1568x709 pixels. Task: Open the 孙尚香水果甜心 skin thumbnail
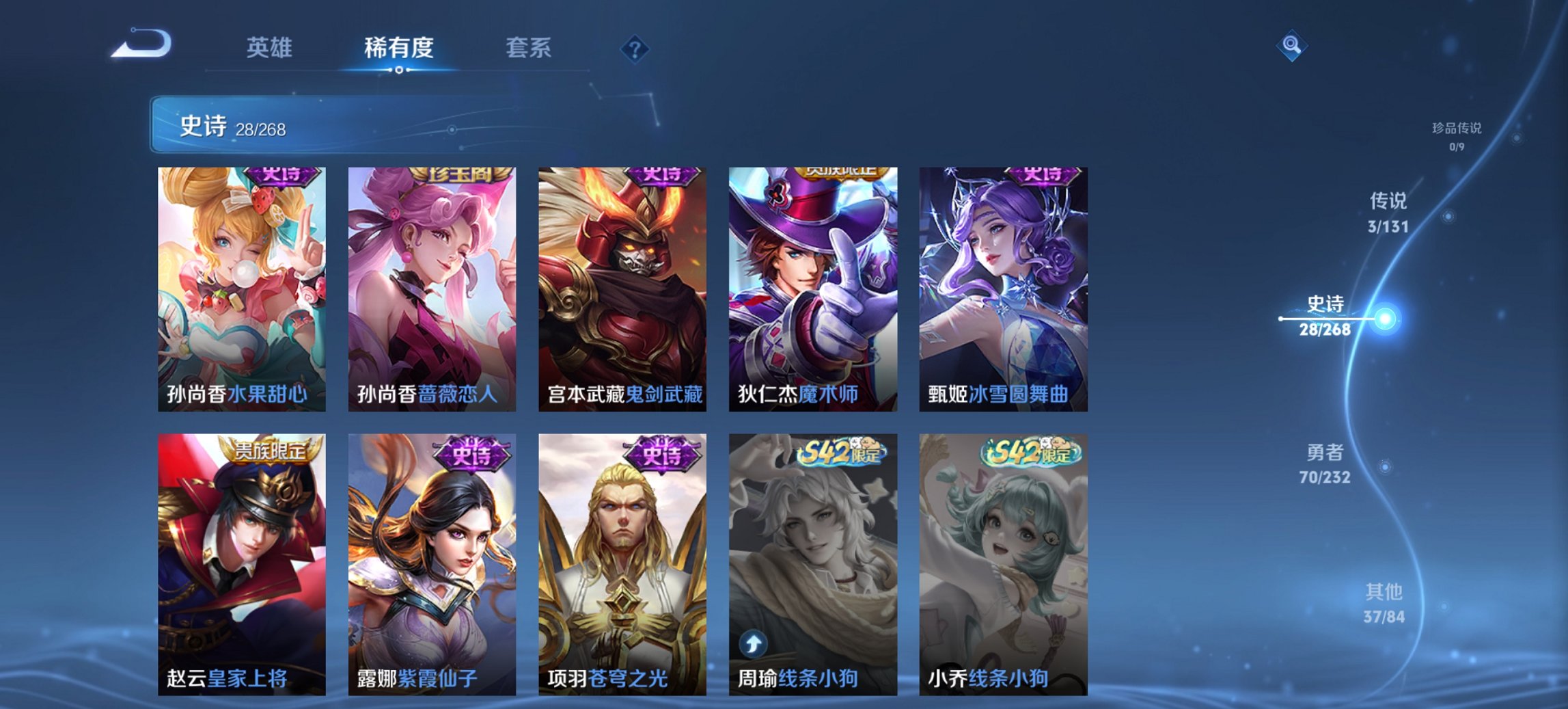pyautogui.click(x=245, y=287)
